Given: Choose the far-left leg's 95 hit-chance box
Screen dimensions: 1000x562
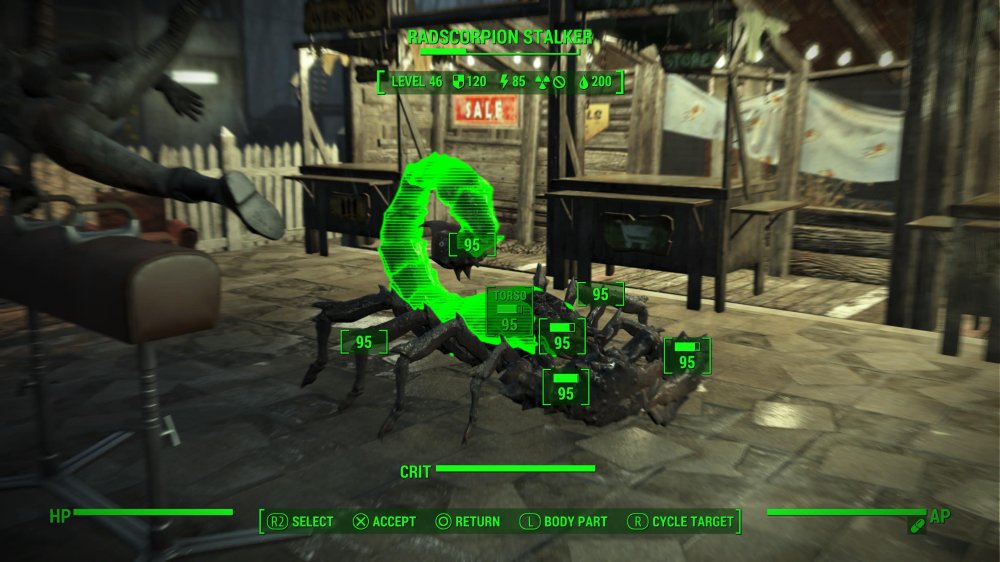Looking at the screenshot, I should tap(364, 342).
